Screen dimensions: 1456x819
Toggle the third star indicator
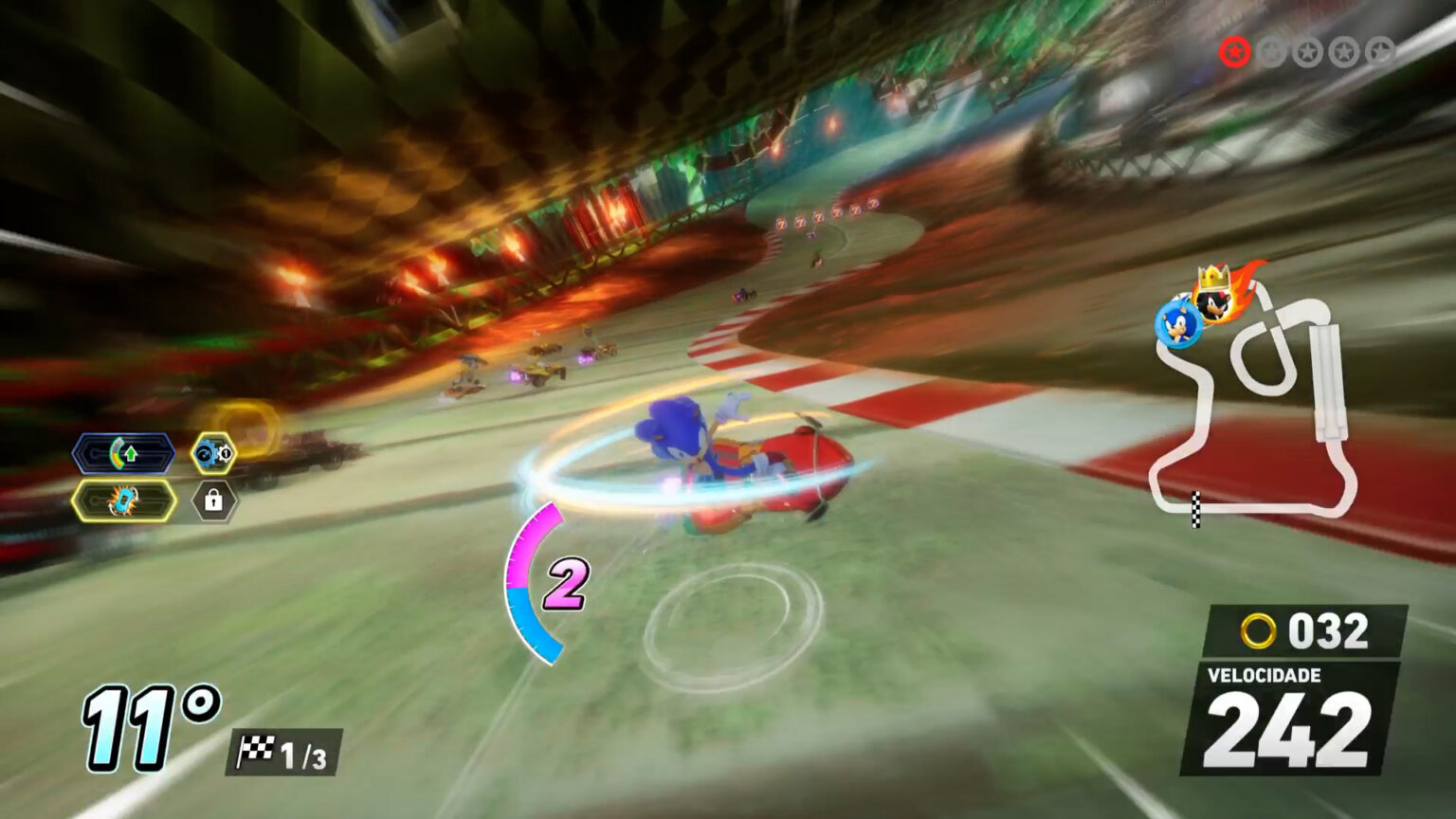1306,50
